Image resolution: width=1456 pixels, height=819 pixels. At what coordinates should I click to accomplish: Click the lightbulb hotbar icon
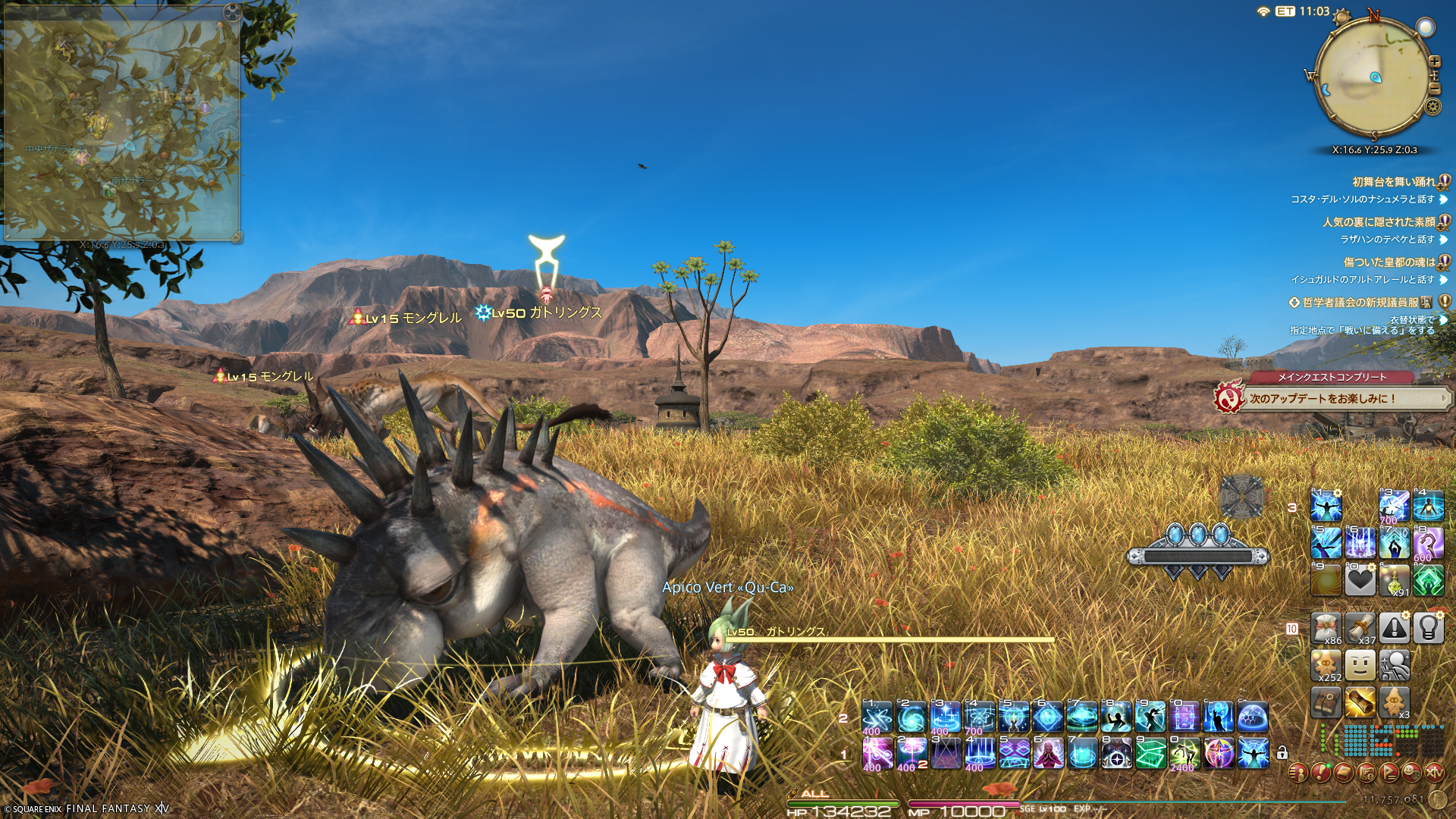coord(1428,628)
